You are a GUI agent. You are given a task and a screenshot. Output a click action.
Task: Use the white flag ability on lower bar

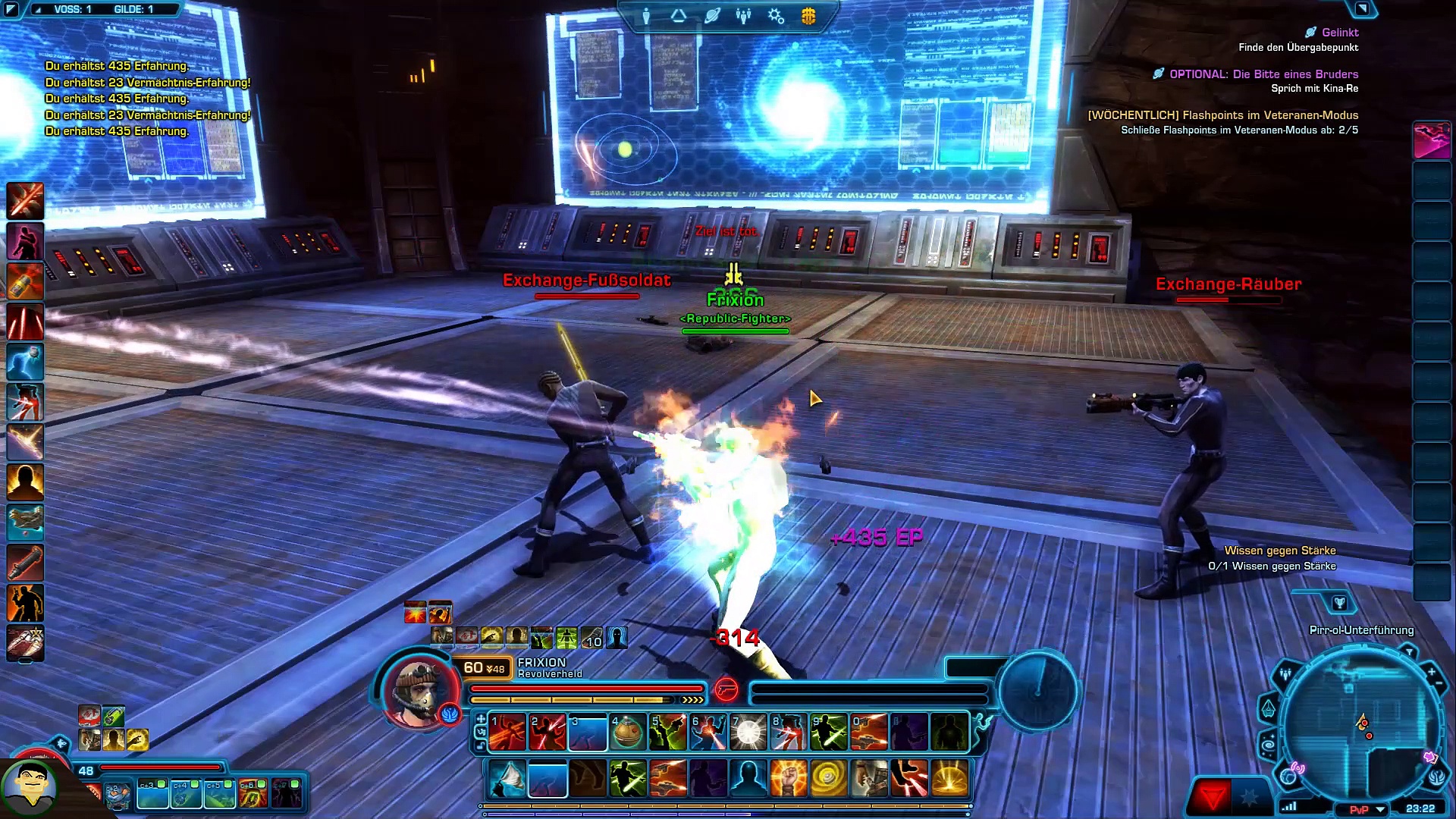(507, 779)
